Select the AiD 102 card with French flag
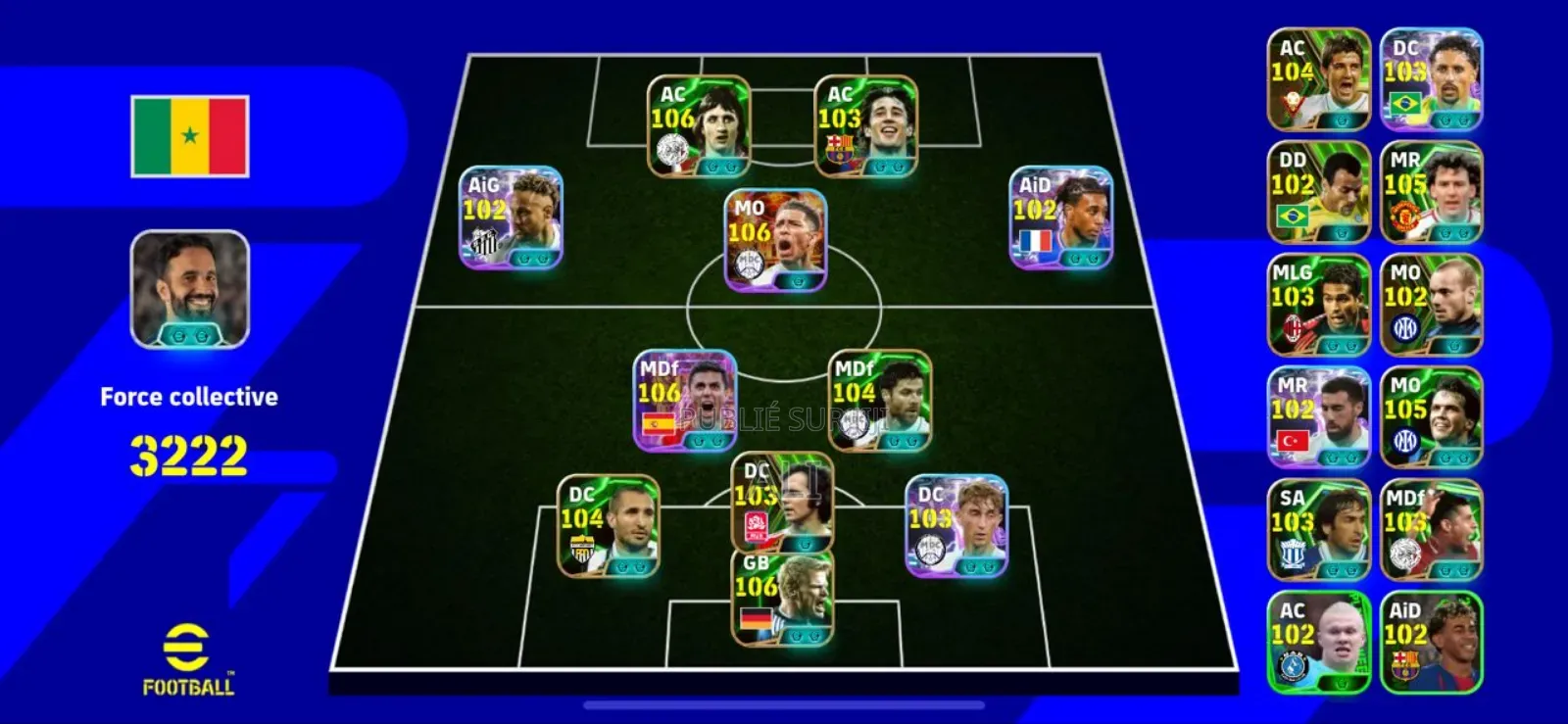Screen dimensions: 1568x724 (1060, 217)
